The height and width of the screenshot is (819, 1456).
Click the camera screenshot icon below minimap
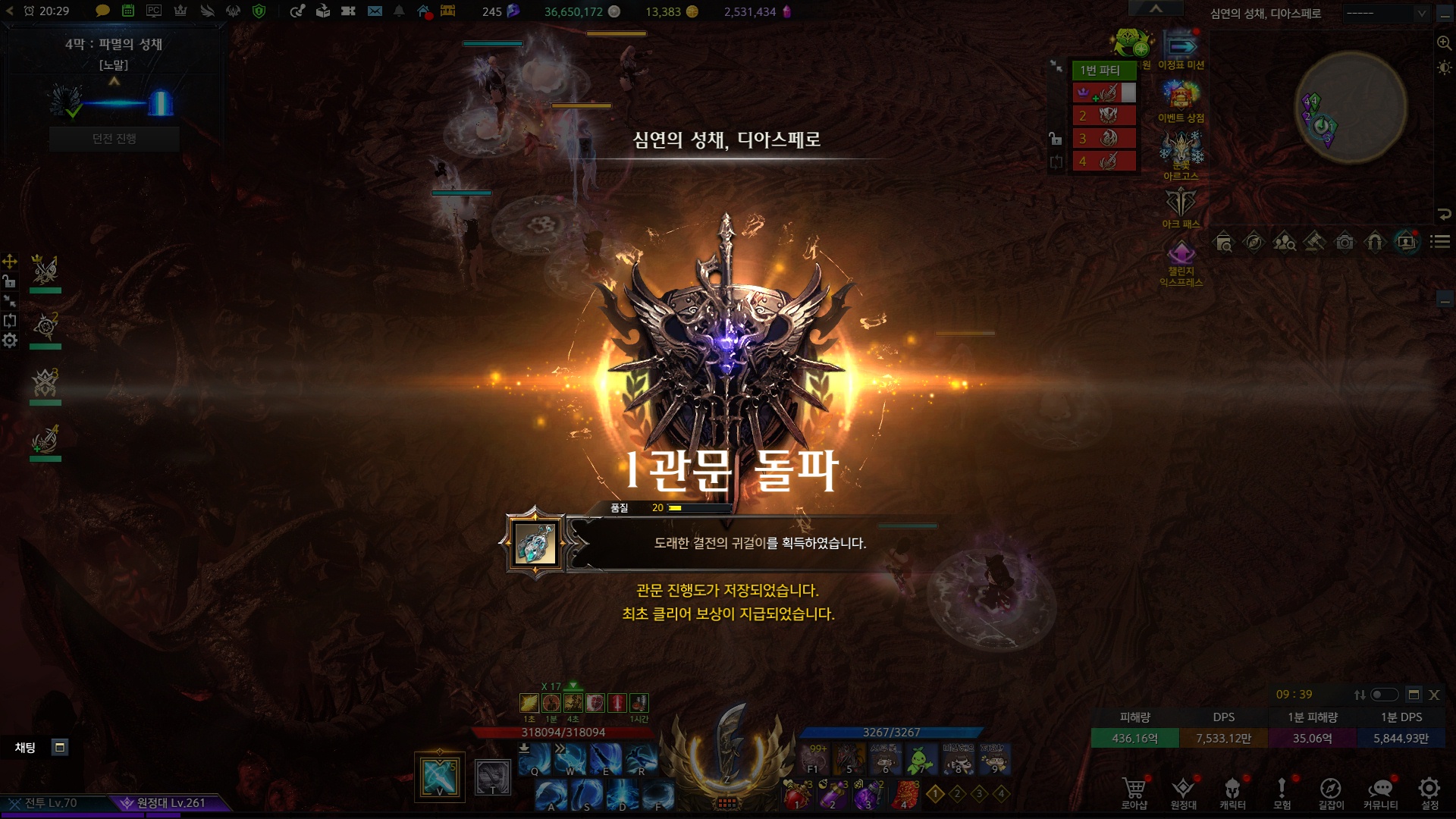[x=1345, y=243]
